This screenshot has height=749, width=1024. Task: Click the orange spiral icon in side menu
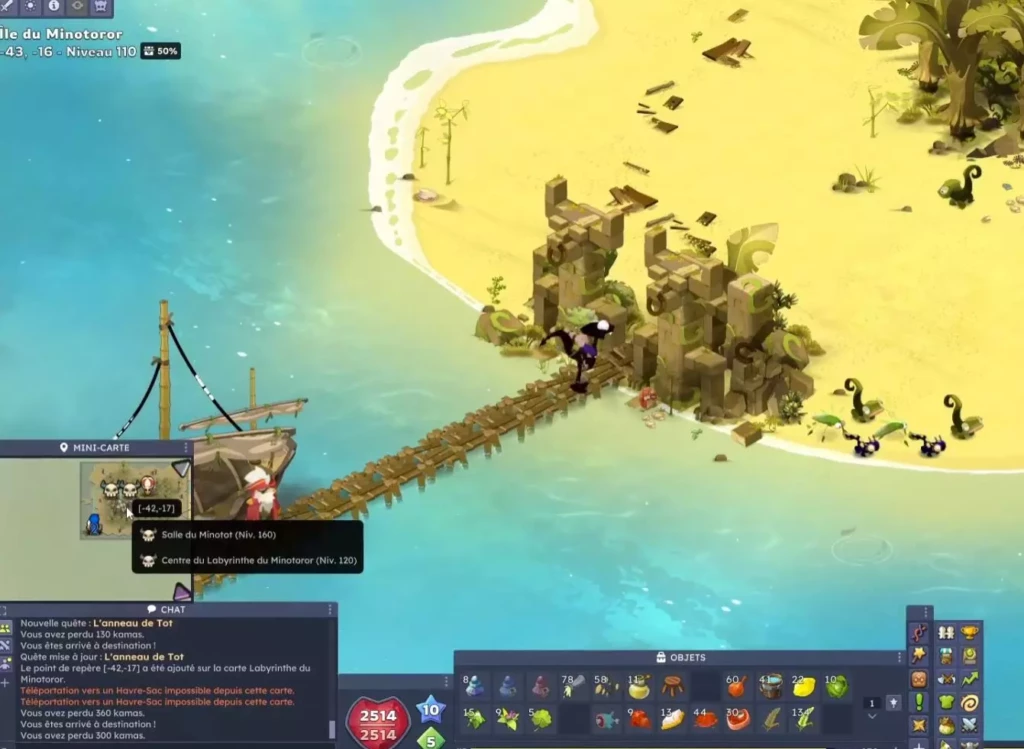969,701
